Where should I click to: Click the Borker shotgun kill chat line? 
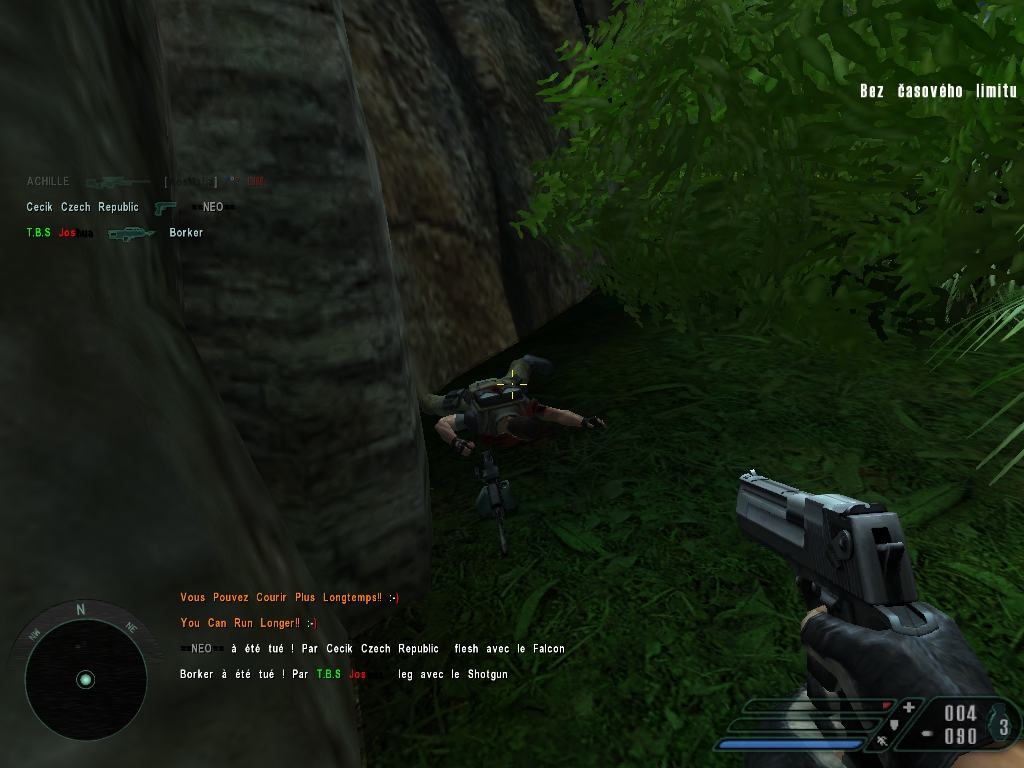pyautogui.click(x=343, y=675)
